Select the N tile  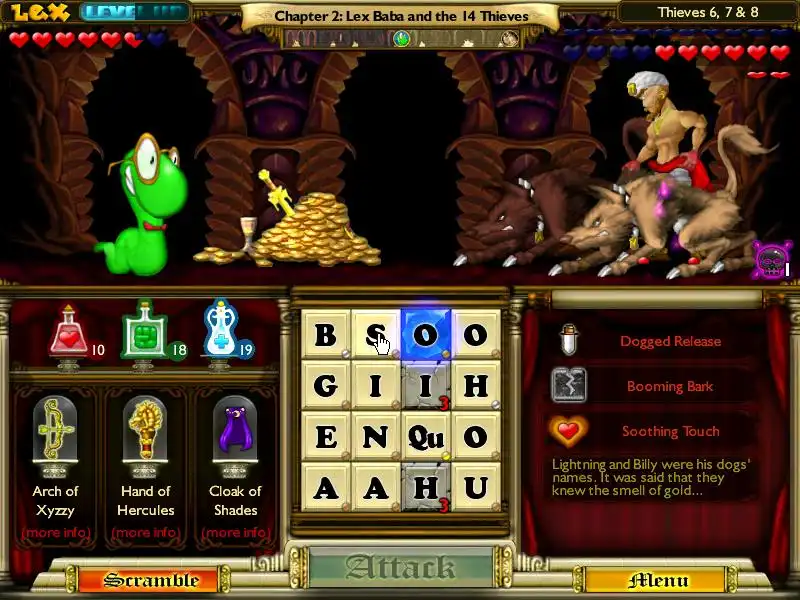(376, 437)
